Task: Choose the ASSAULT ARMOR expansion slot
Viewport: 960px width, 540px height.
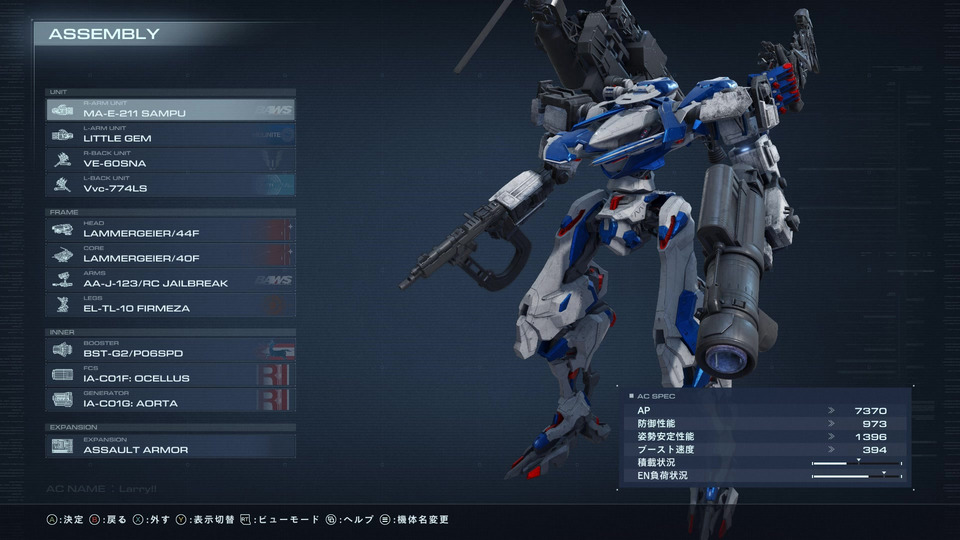Action: 170,446
